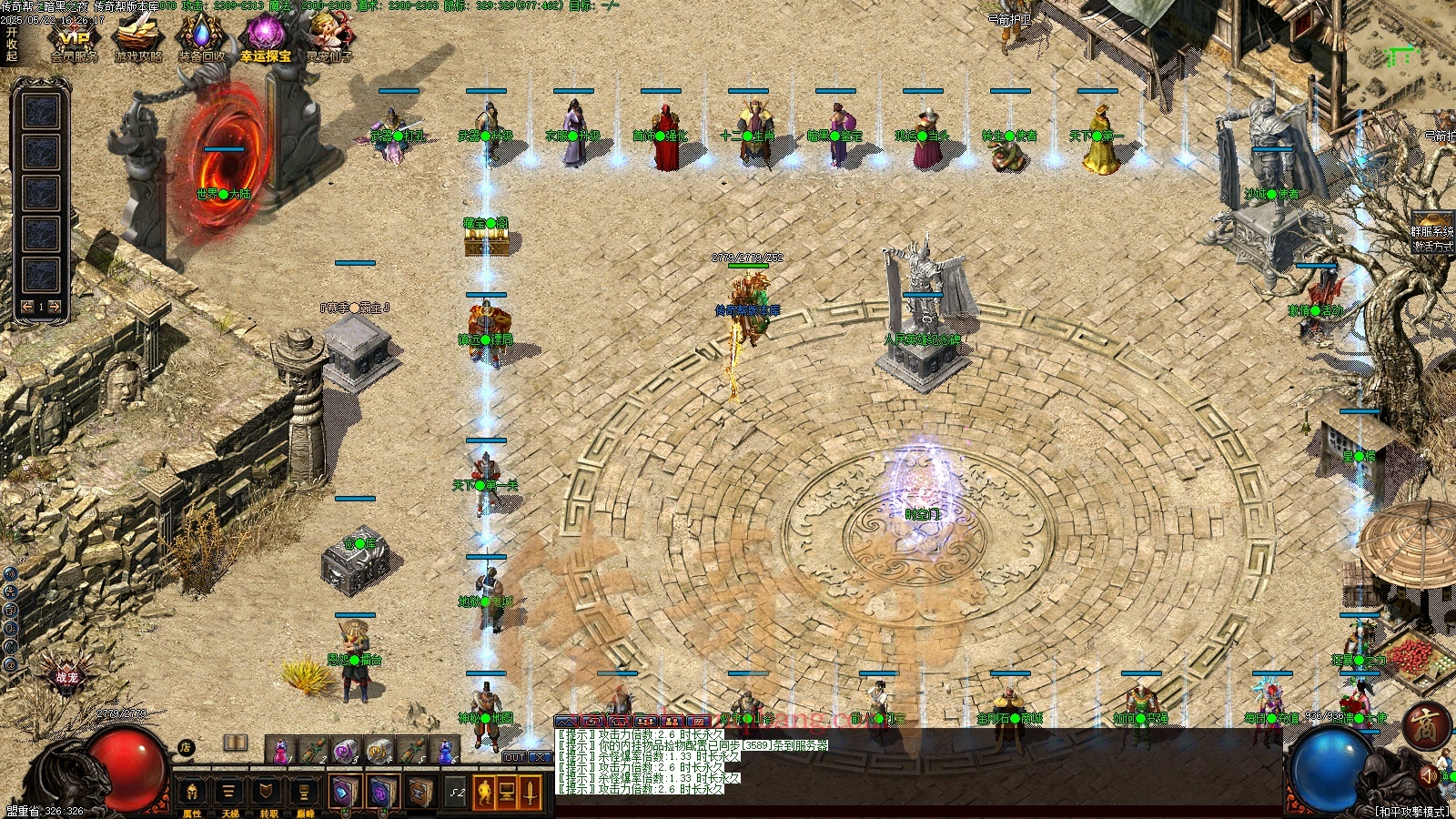Image resolution: width=1456 pixels, height=819 pixels.
Task: Click the round 店 shop button
Action: coord(186,747)
